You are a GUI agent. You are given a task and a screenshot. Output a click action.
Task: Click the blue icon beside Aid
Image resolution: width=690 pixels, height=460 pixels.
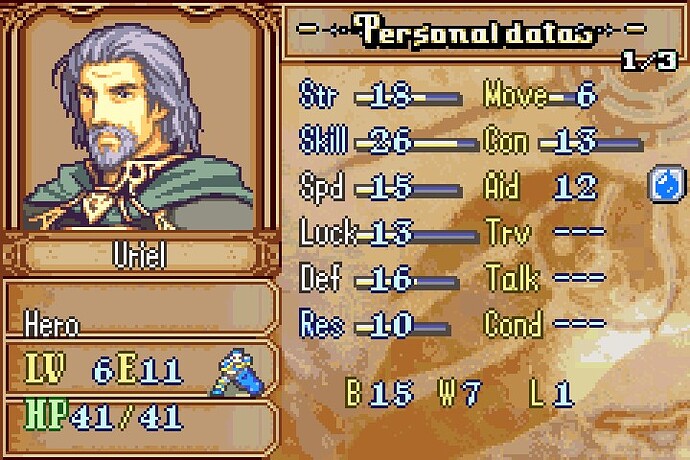pyautogui.click(x=665, y=184)
